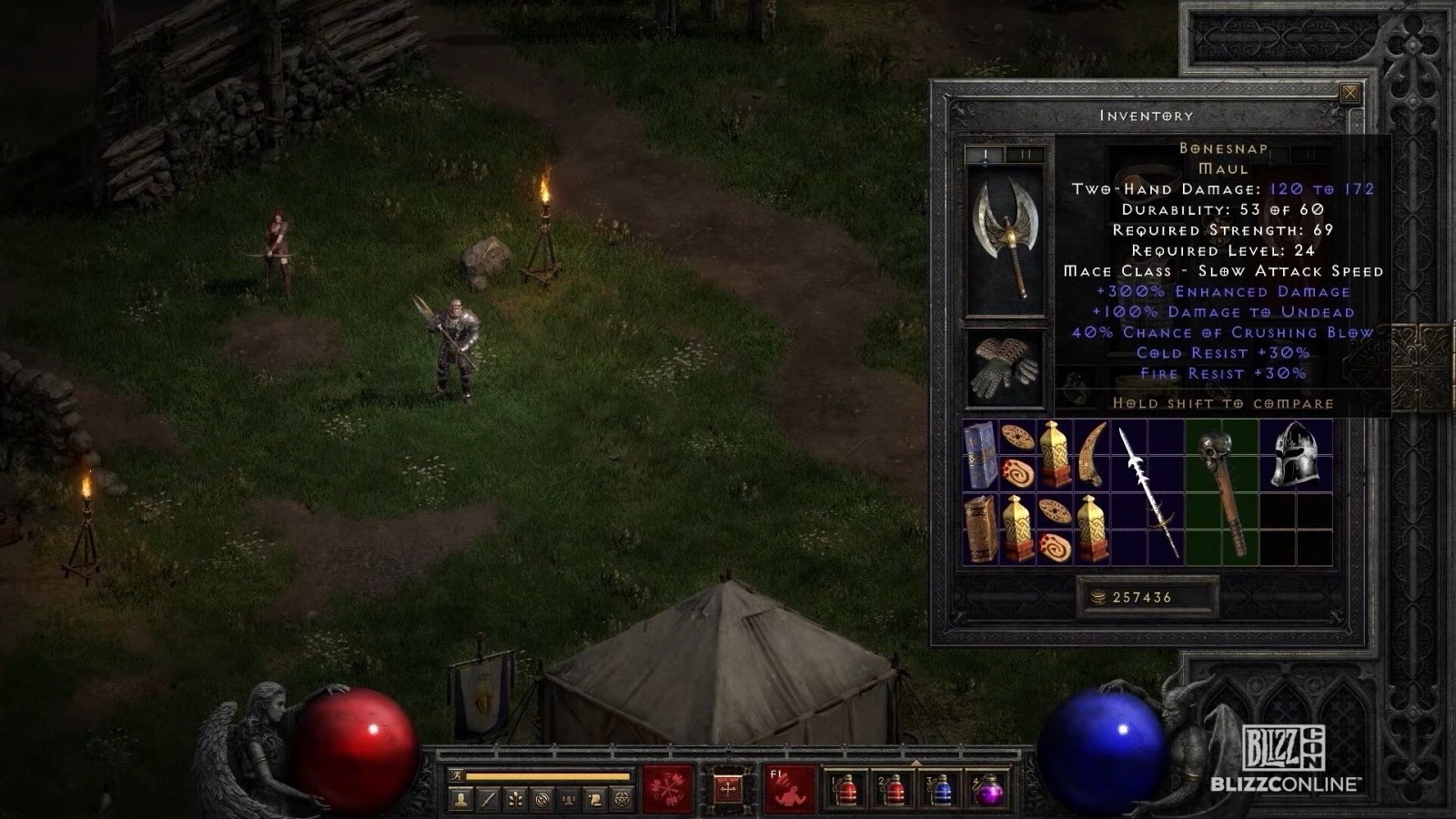Use the blue mana potion in belt
Image resolution: width=1456 pixels, height=819 pixels.
click(x=941, y=790)
